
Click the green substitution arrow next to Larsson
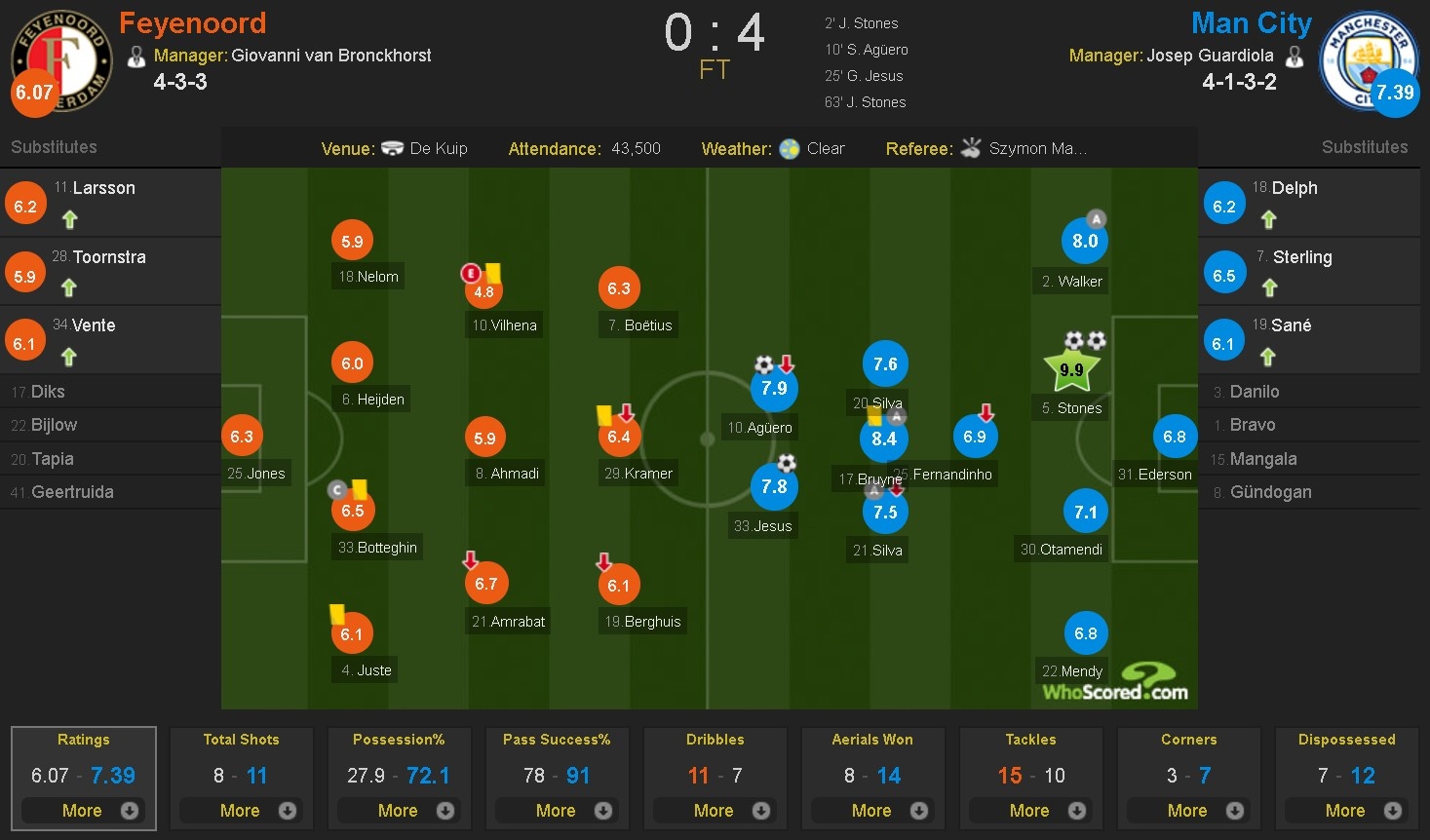pyautogui.click(x=69, y=220)
